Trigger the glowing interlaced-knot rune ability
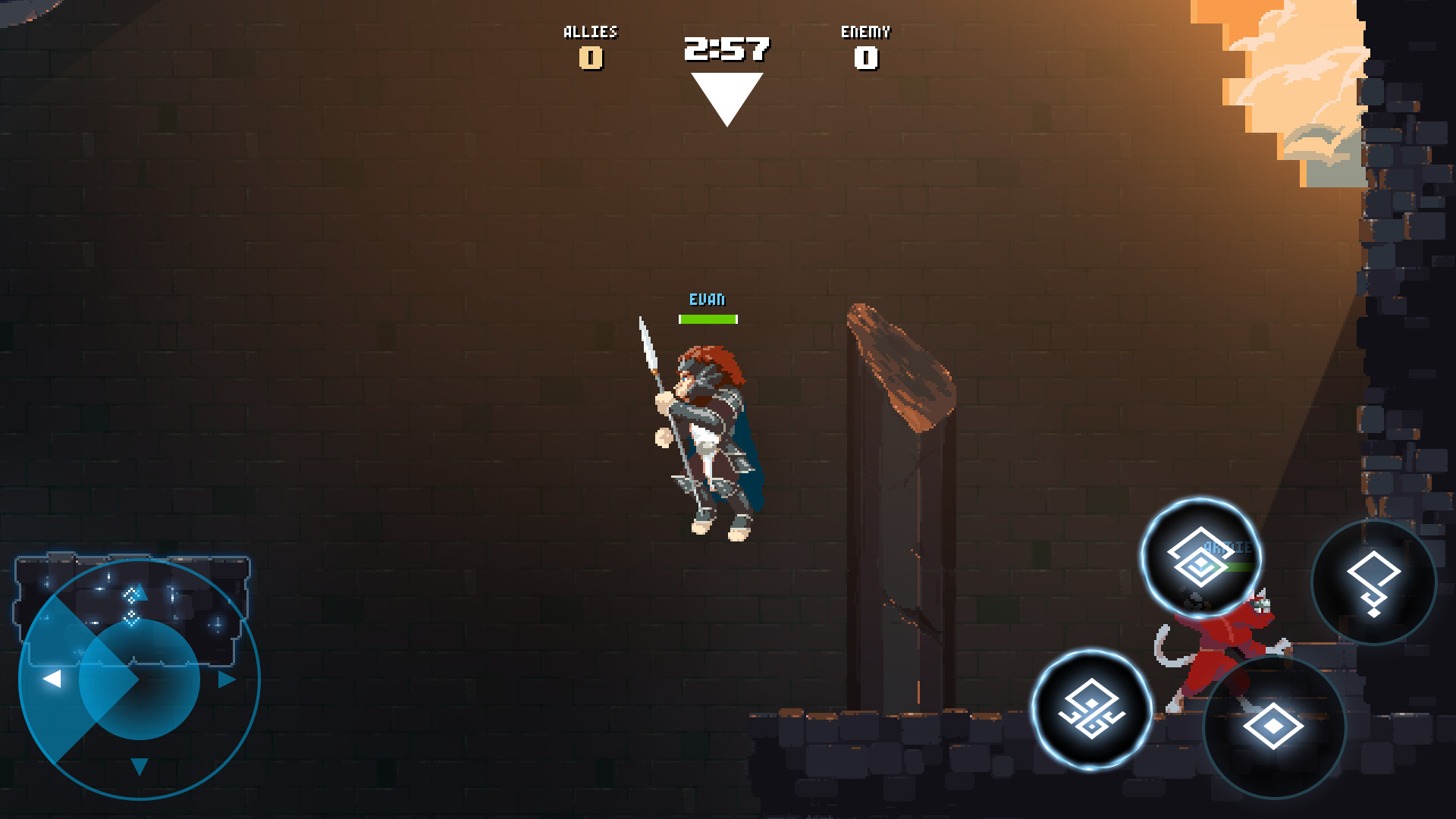Screen dimensions: 1456x819 pyautogui.click(x=1091, y=710)
